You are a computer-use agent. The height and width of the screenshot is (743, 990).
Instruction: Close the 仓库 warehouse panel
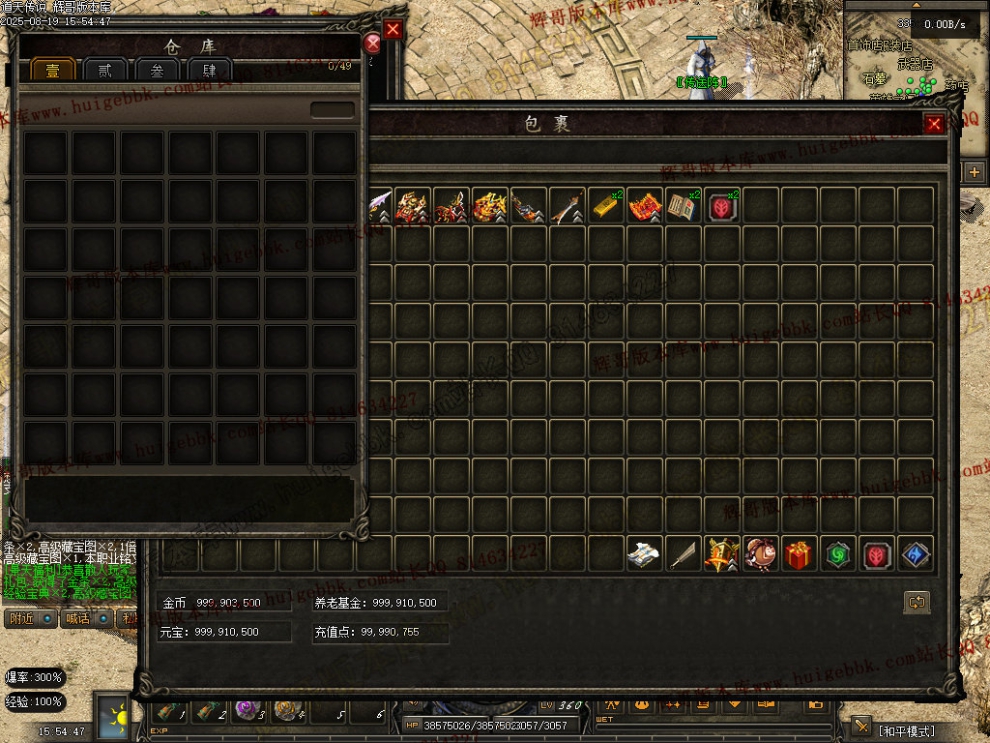pyautogui.click(x=373, y=43)
